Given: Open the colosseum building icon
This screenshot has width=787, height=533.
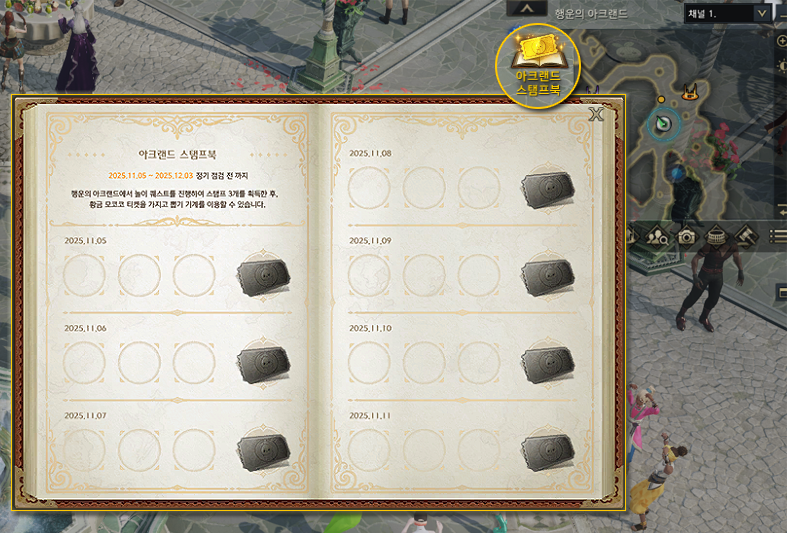Looking at the screenshot, I should (717, 237).
